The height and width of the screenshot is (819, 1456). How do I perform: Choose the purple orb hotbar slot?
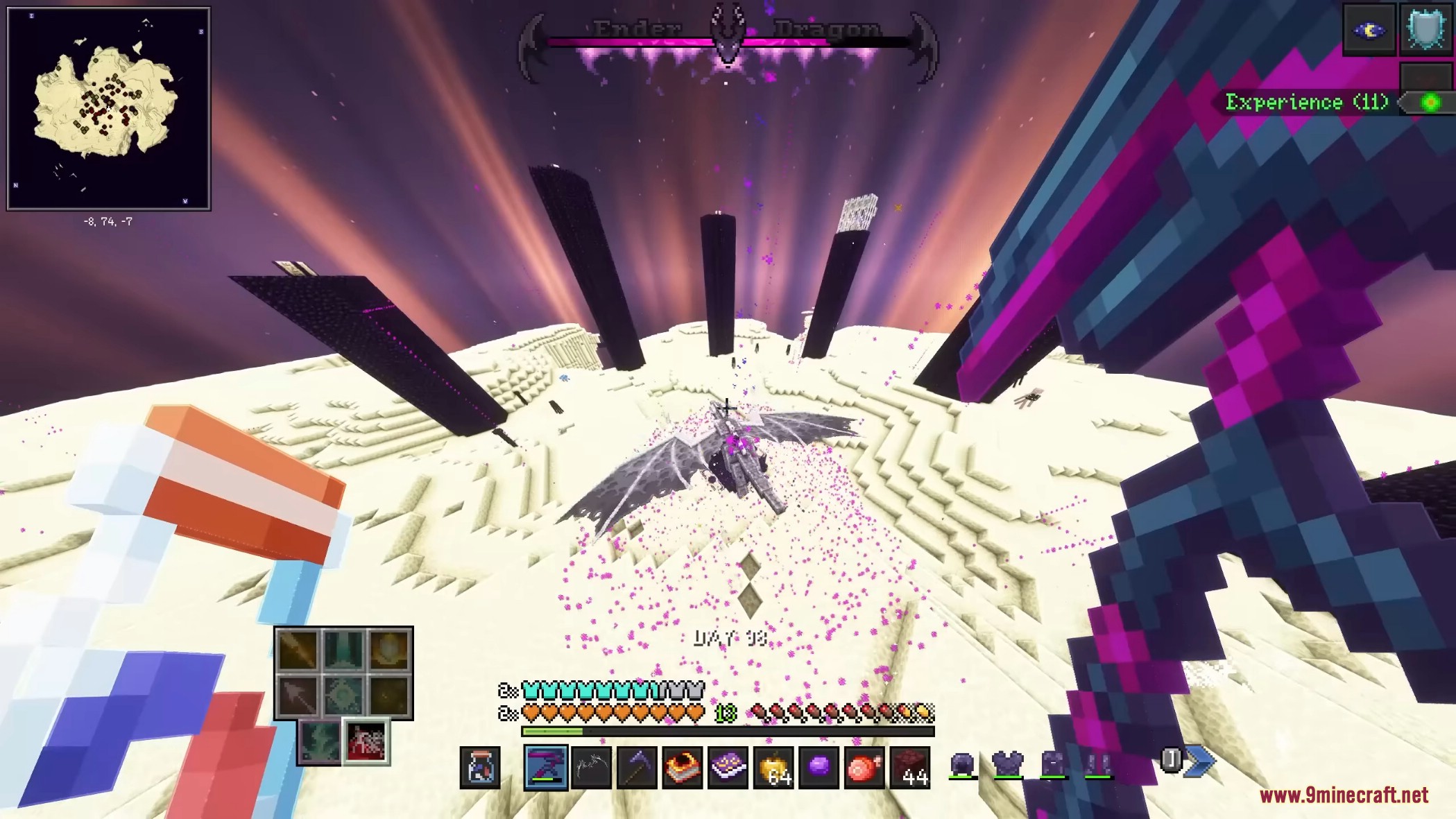[x=819, y=768]
